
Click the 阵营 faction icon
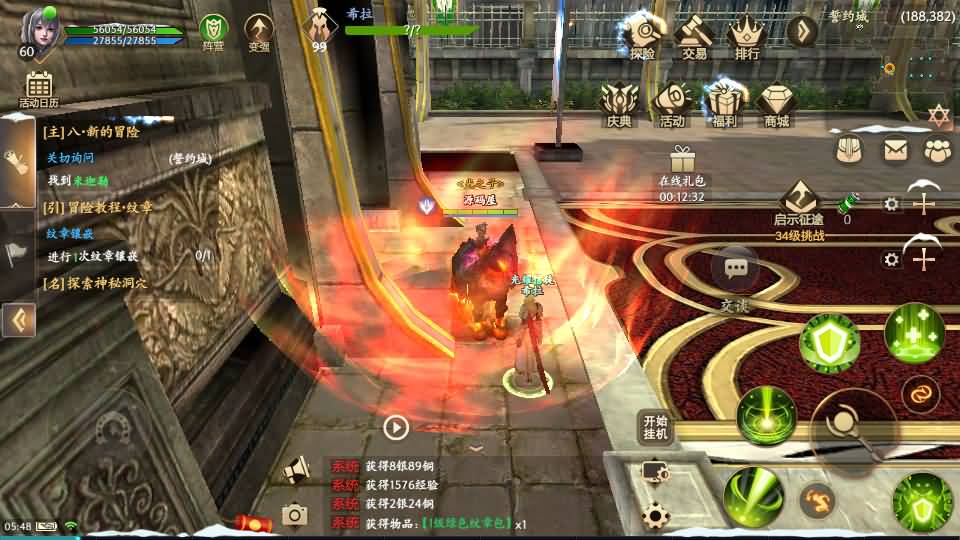(213, 31)
